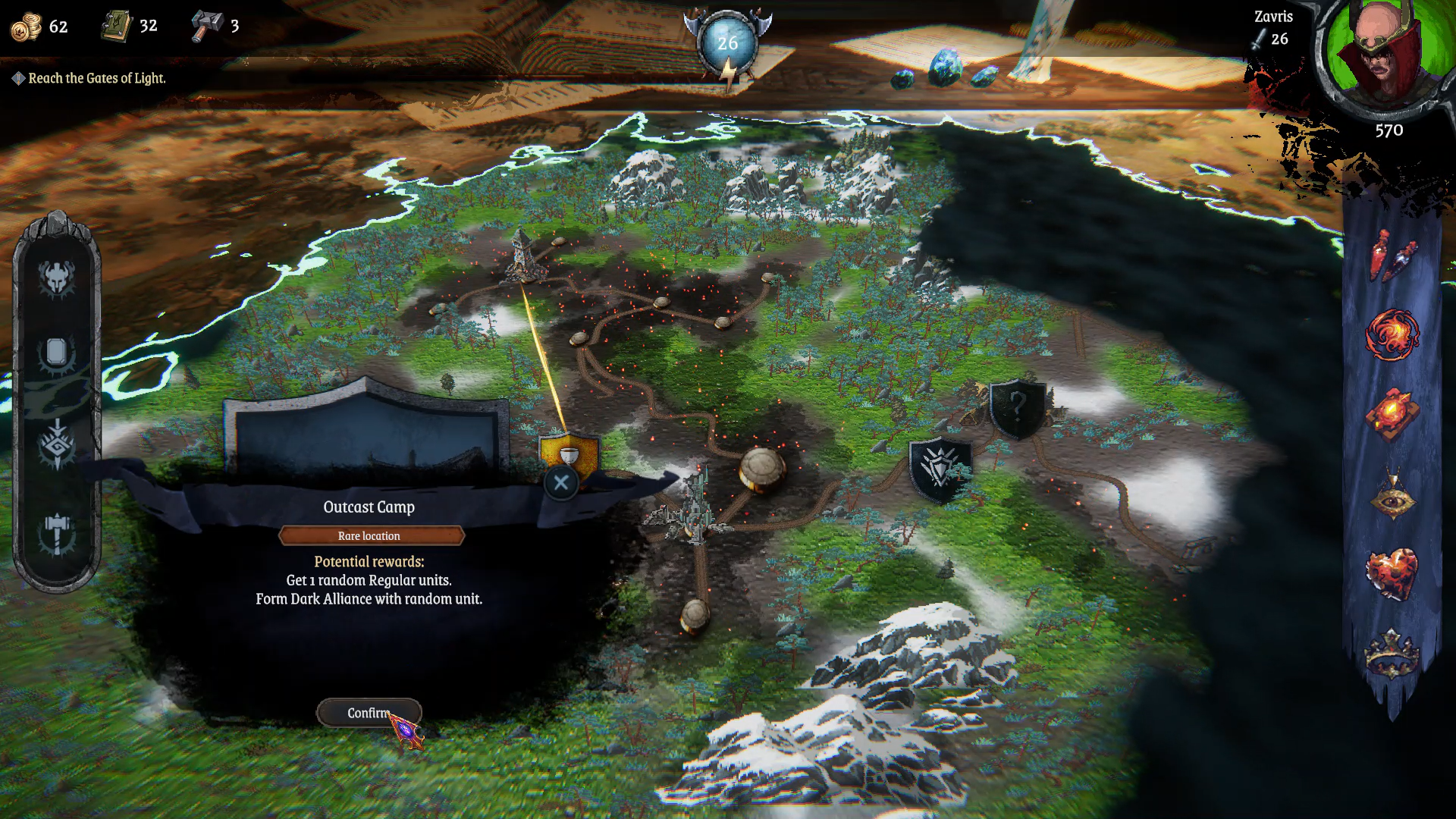Select the dark crest shield map node
Image resolution: width=1456 pixels, height=819 pixels.
tap(940, 468)
